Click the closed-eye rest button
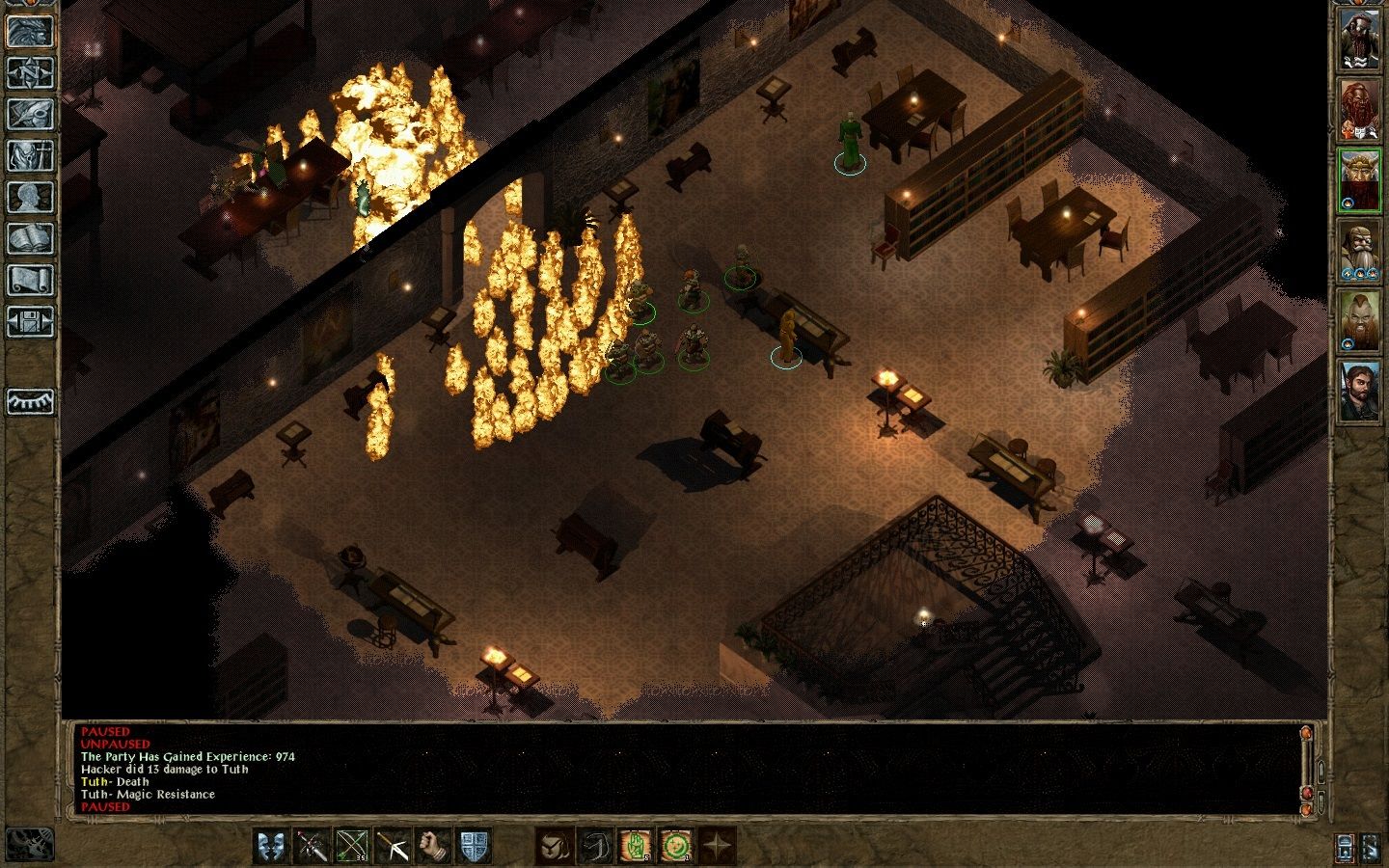 [31, 400]
